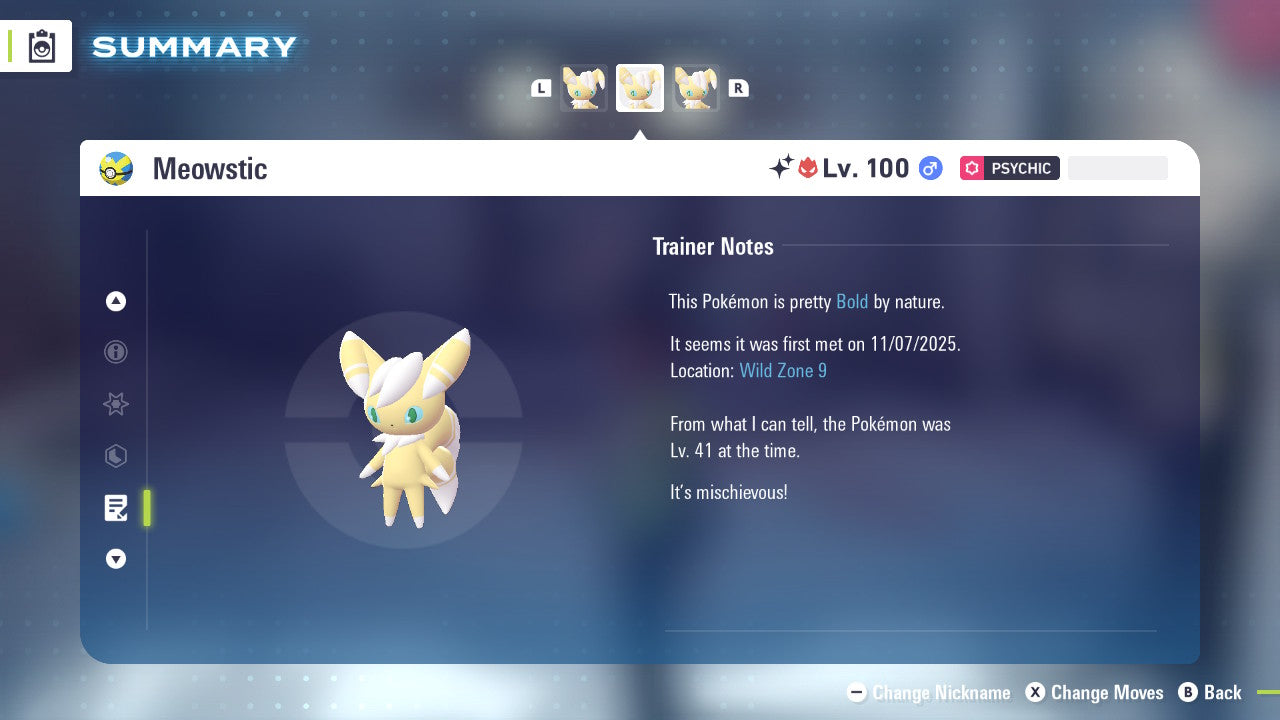
Task: Click the Summary title header
Action: pyautogui.click(x=193, y=45)
